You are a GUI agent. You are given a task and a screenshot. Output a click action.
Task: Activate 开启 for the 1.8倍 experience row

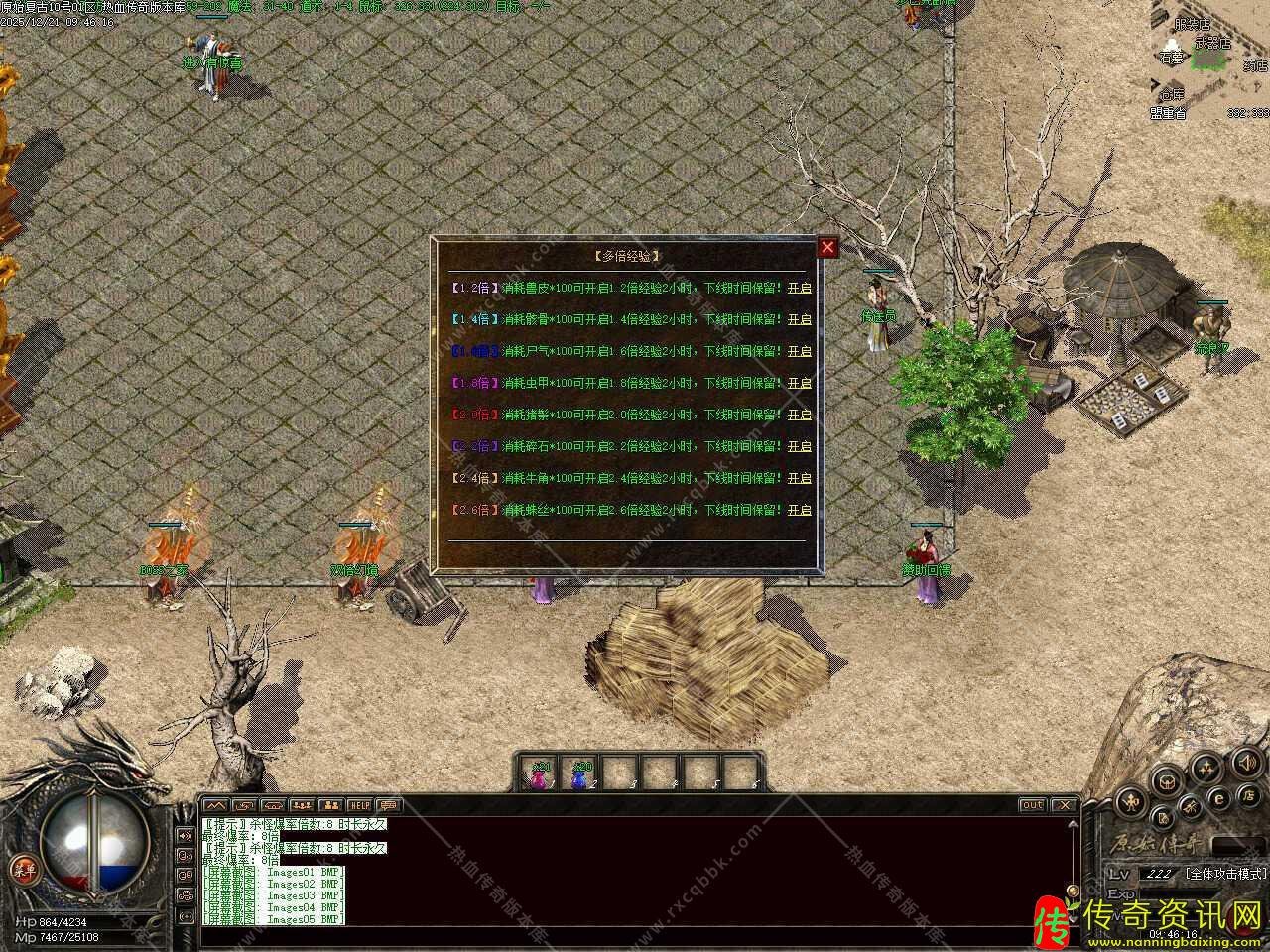(799, 383)
